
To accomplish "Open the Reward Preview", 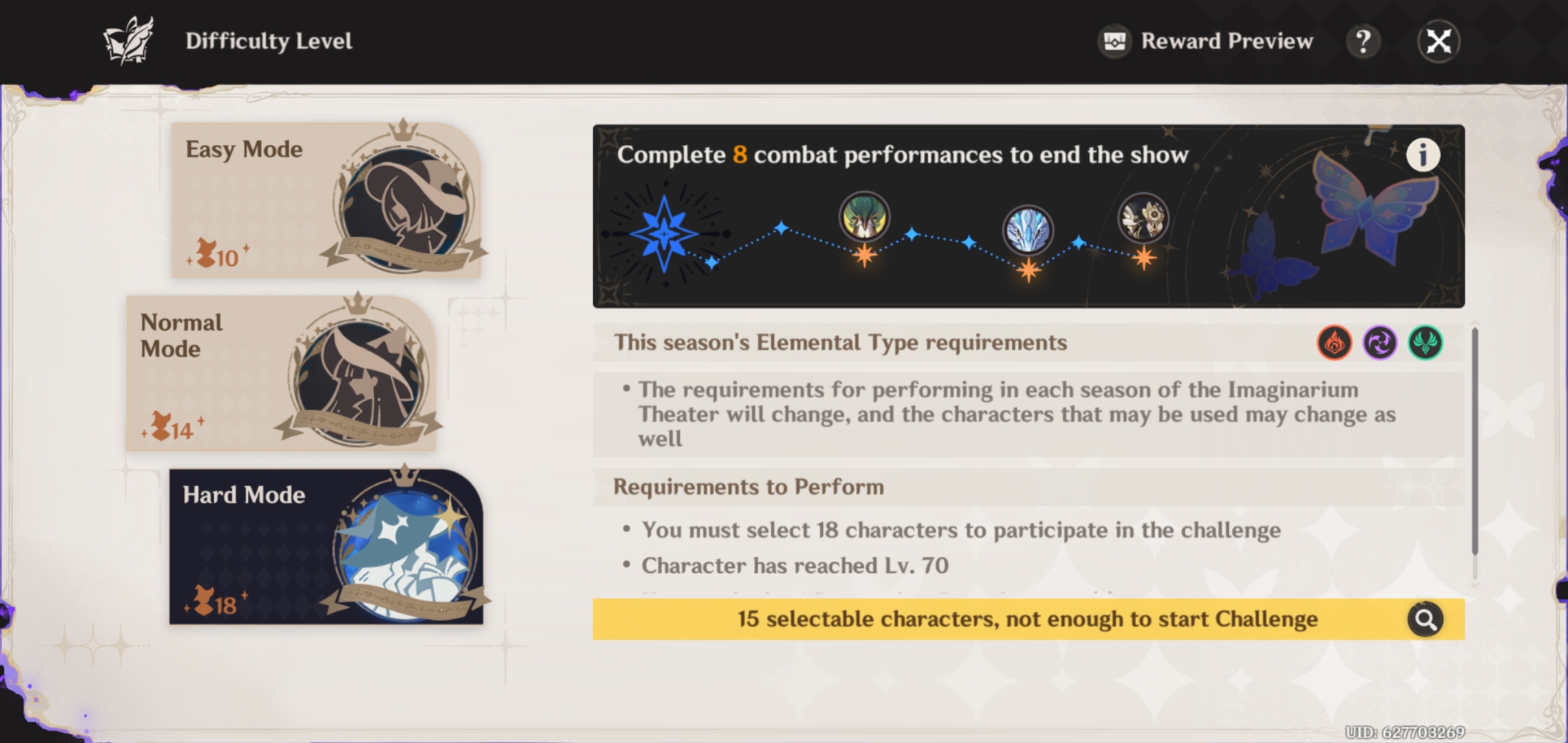I will 1204,41.
